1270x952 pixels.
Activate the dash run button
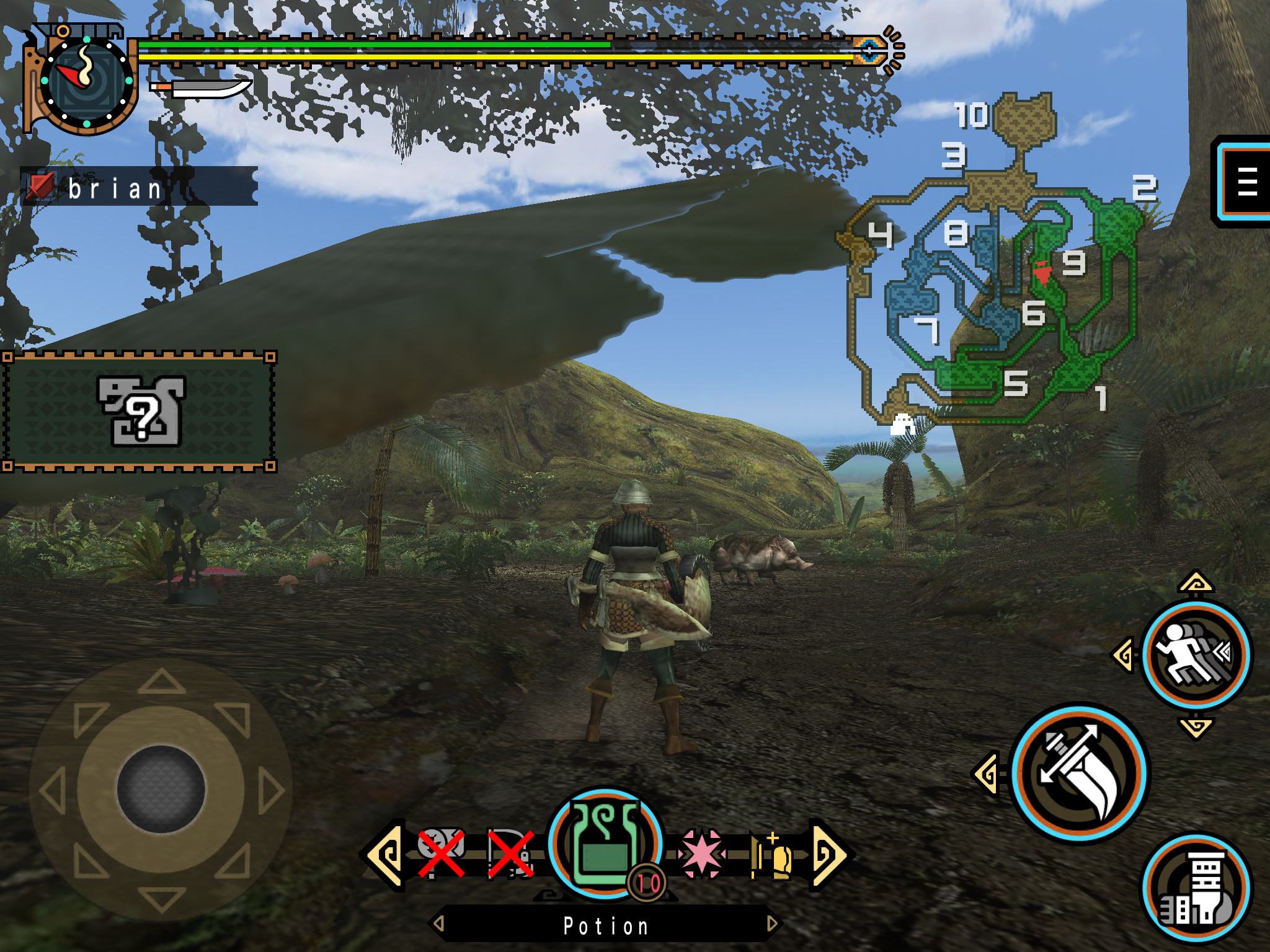click(1195, 654)
